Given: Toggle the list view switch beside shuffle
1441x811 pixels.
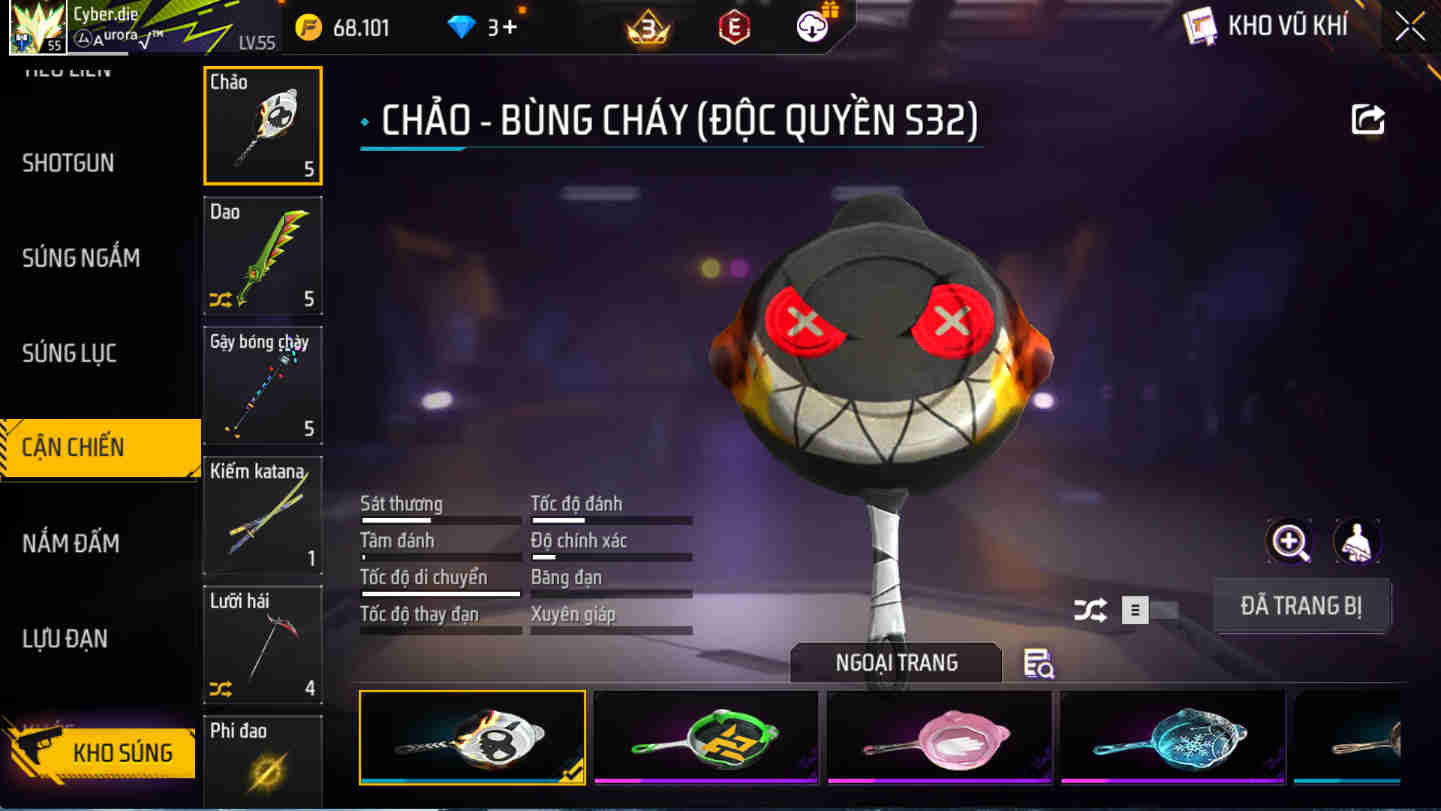Looking at the screenshot, I should pos(1133,609).
